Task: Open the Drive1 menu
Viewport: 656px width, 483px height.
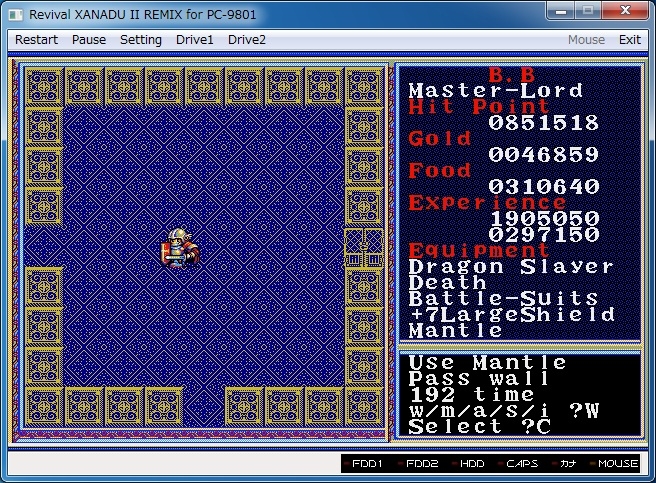Action: point(195,40)
